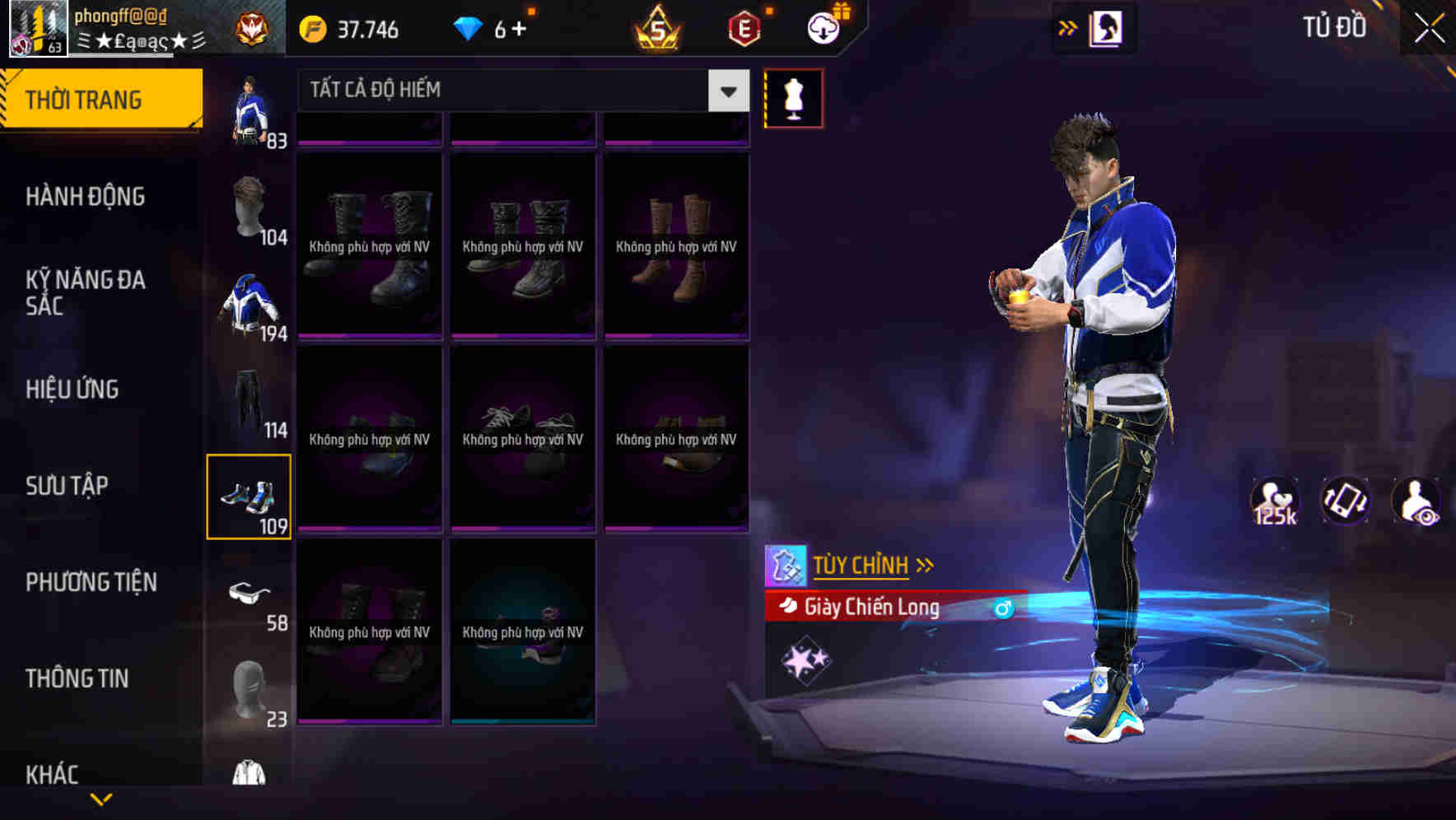This screenshot has width=1456, height=820.
Task: Click the red E evolution badge icon
Action: [x=744, y=30]
